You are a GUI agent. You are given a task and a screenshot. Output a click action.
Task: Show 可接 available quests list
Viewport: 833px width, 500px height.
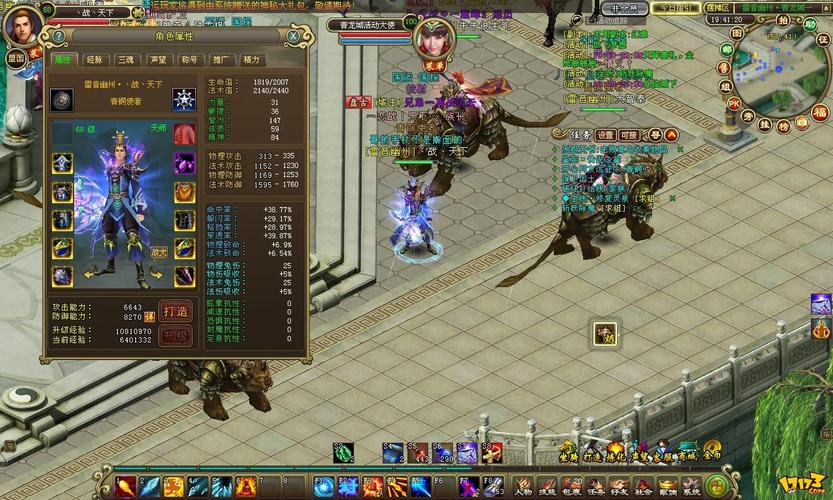coord(628,134)
